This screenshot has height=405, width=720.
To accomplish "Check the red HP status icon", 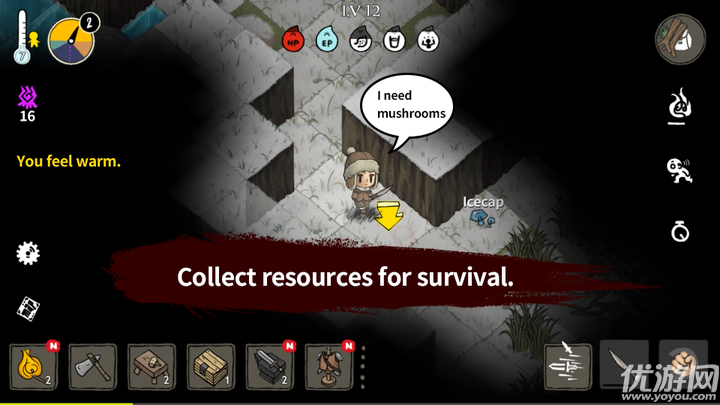I will click(x=294, y=41).
